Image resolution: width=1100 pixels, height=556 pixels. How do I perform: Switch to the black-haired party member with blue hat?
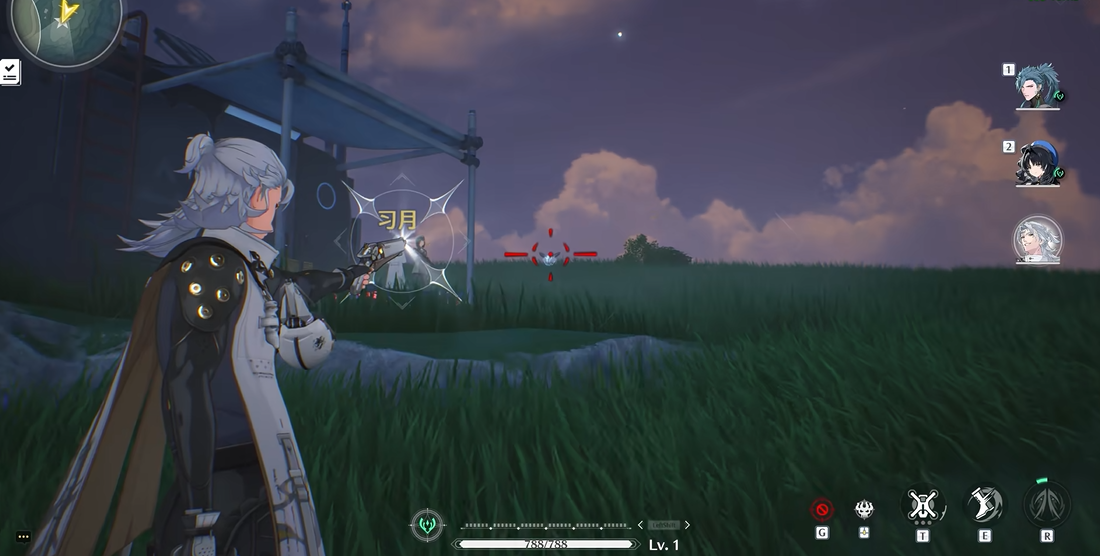pyautogui.click(x=1038, y=164)
